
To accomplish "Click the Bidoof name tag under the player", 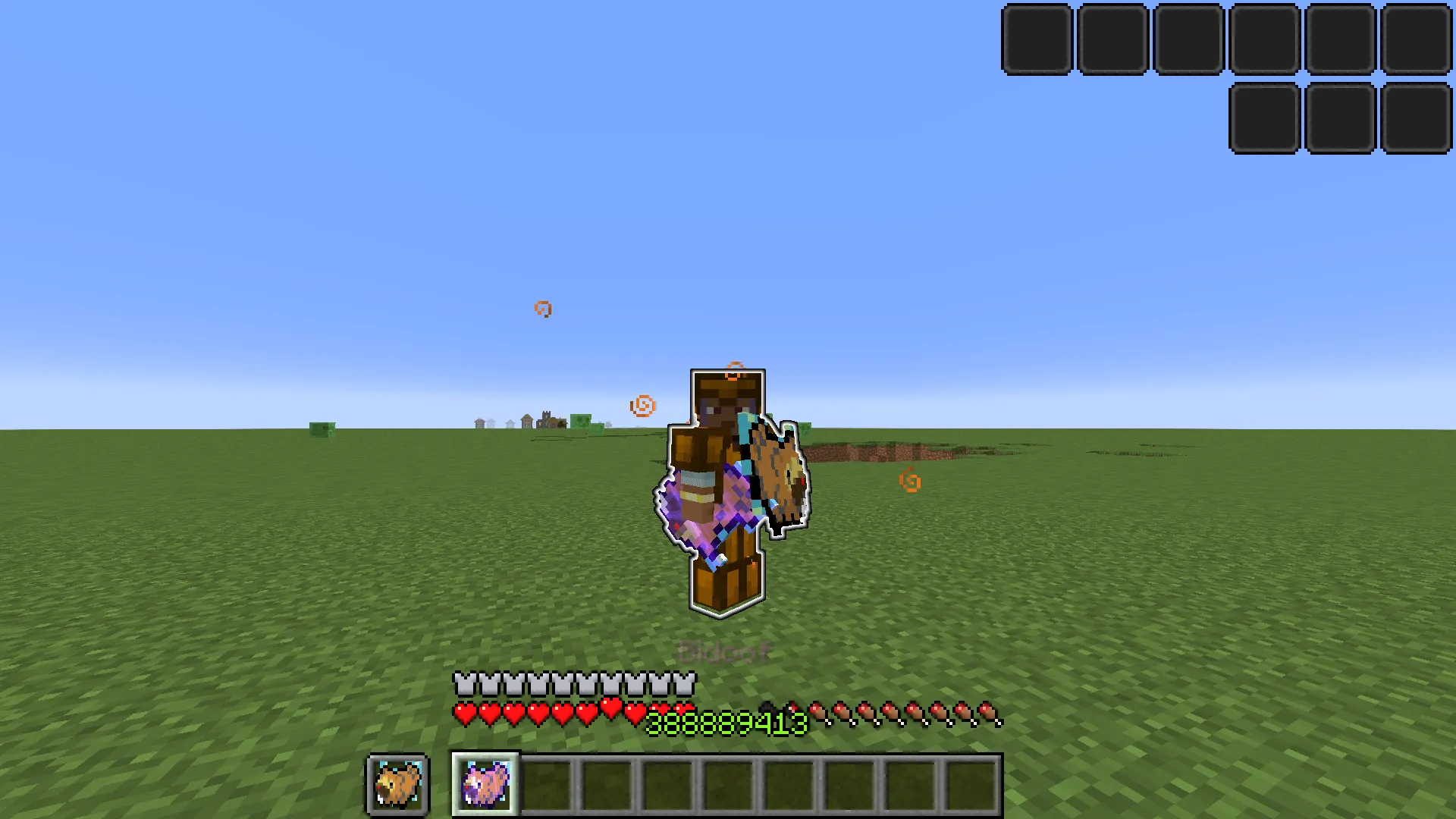I will pyautogui.click(x=723, y=650).
